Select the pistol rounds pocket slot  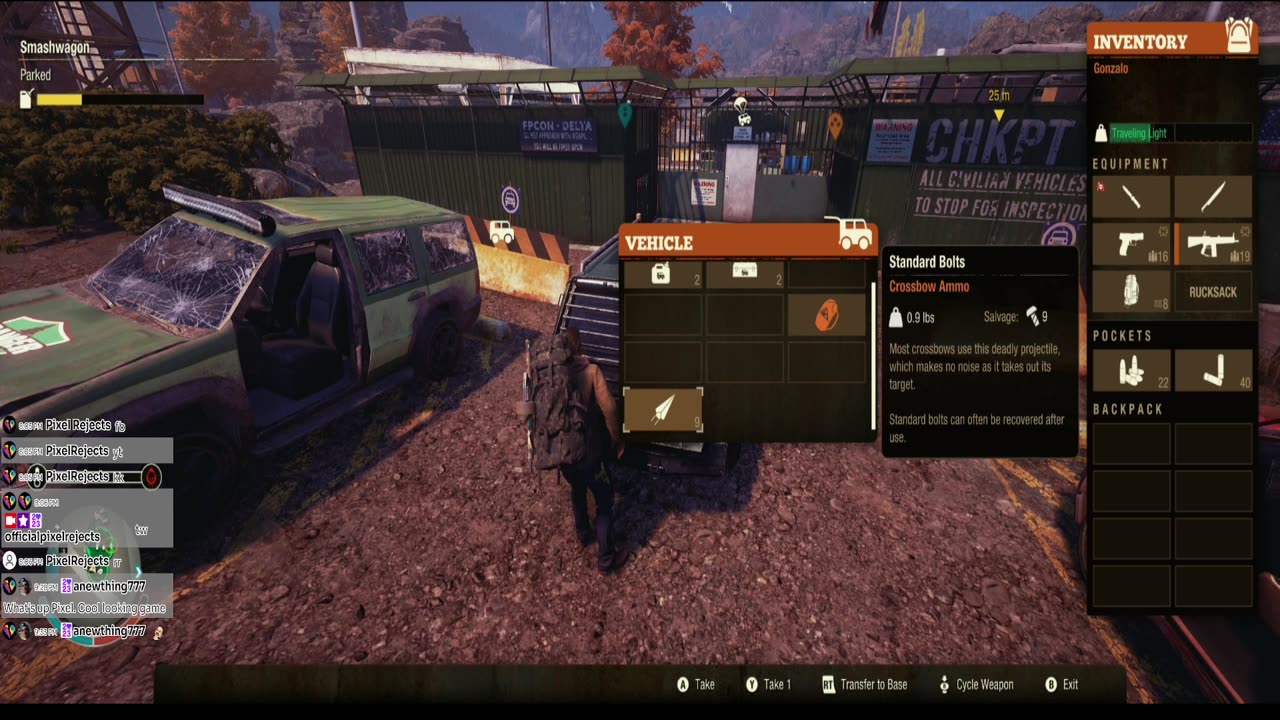coord(1131,370)
